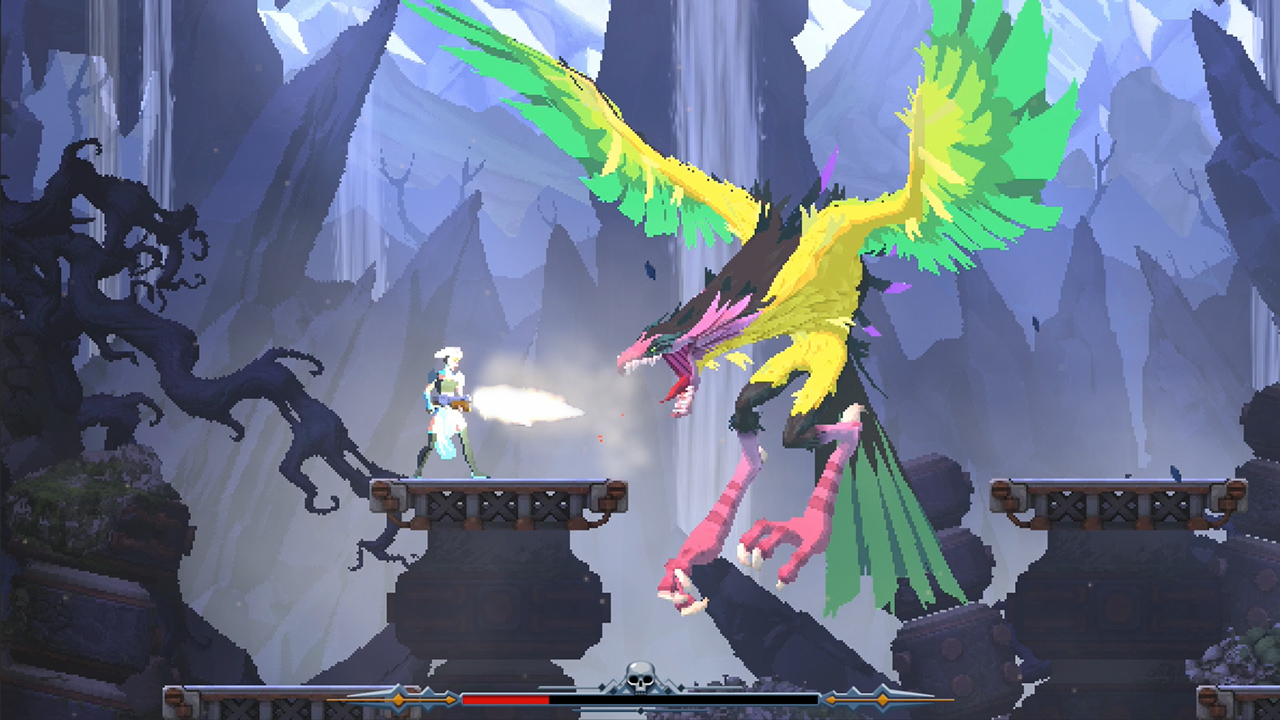Click the white-haired player character firing a weapon
Image resolution: width=1280 pixels, height=720 pixels.
point(445,410)
